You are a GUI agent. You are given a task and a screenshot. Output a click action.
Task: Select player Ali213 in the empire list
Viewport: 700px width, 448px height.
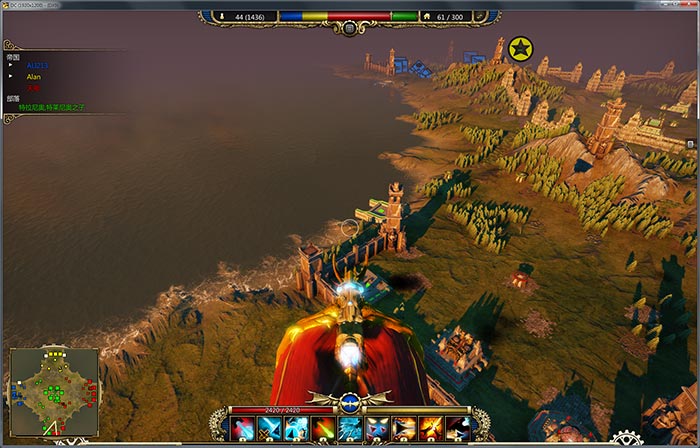pos(37,65)
